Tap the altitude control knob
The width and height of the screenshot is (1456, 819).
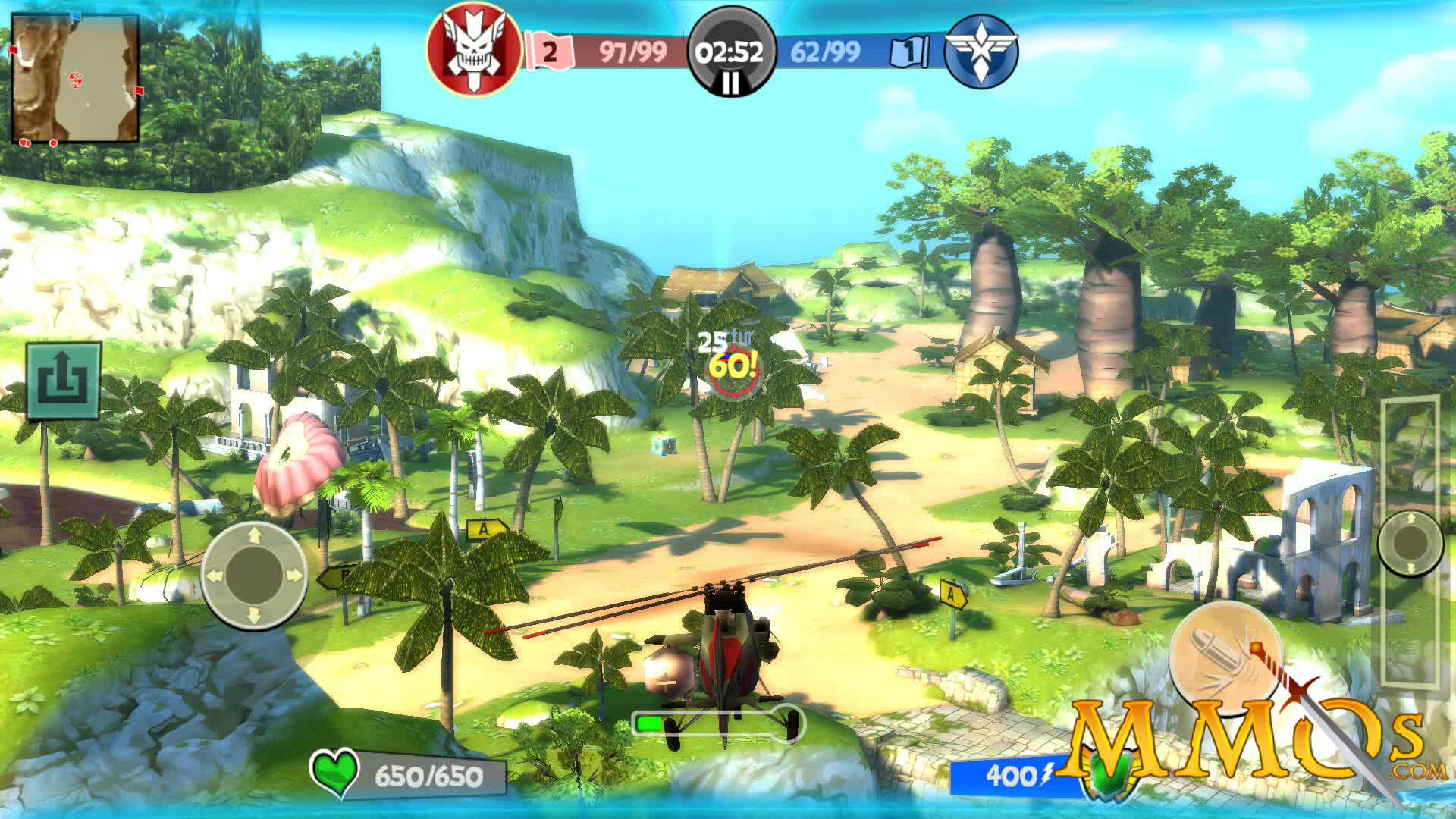point(1410,541)
